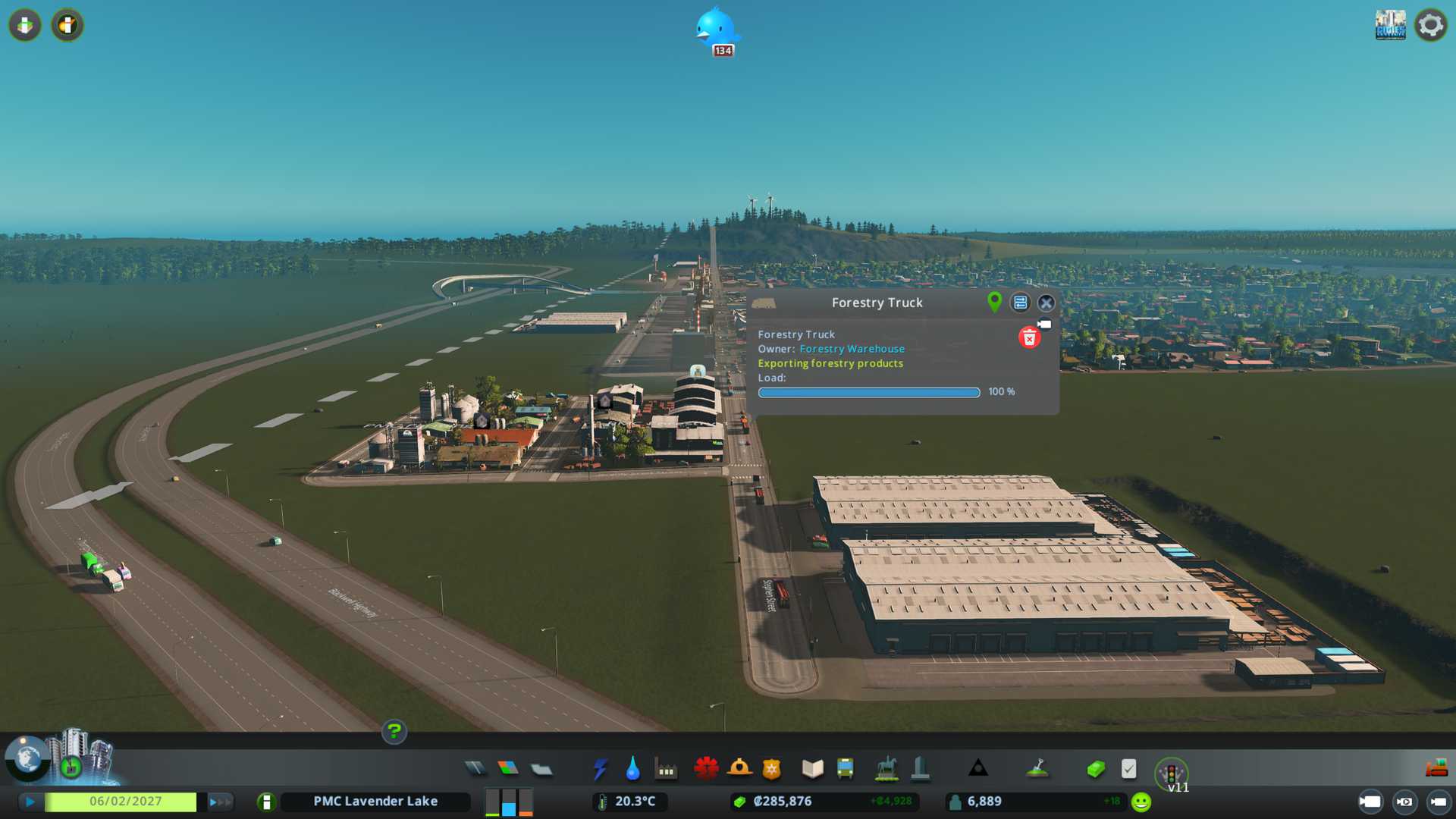Click the PMC Lavender Lake city name
Image resolution: width=1456 pixels, height=819 pixels.
tap(375, 802)
